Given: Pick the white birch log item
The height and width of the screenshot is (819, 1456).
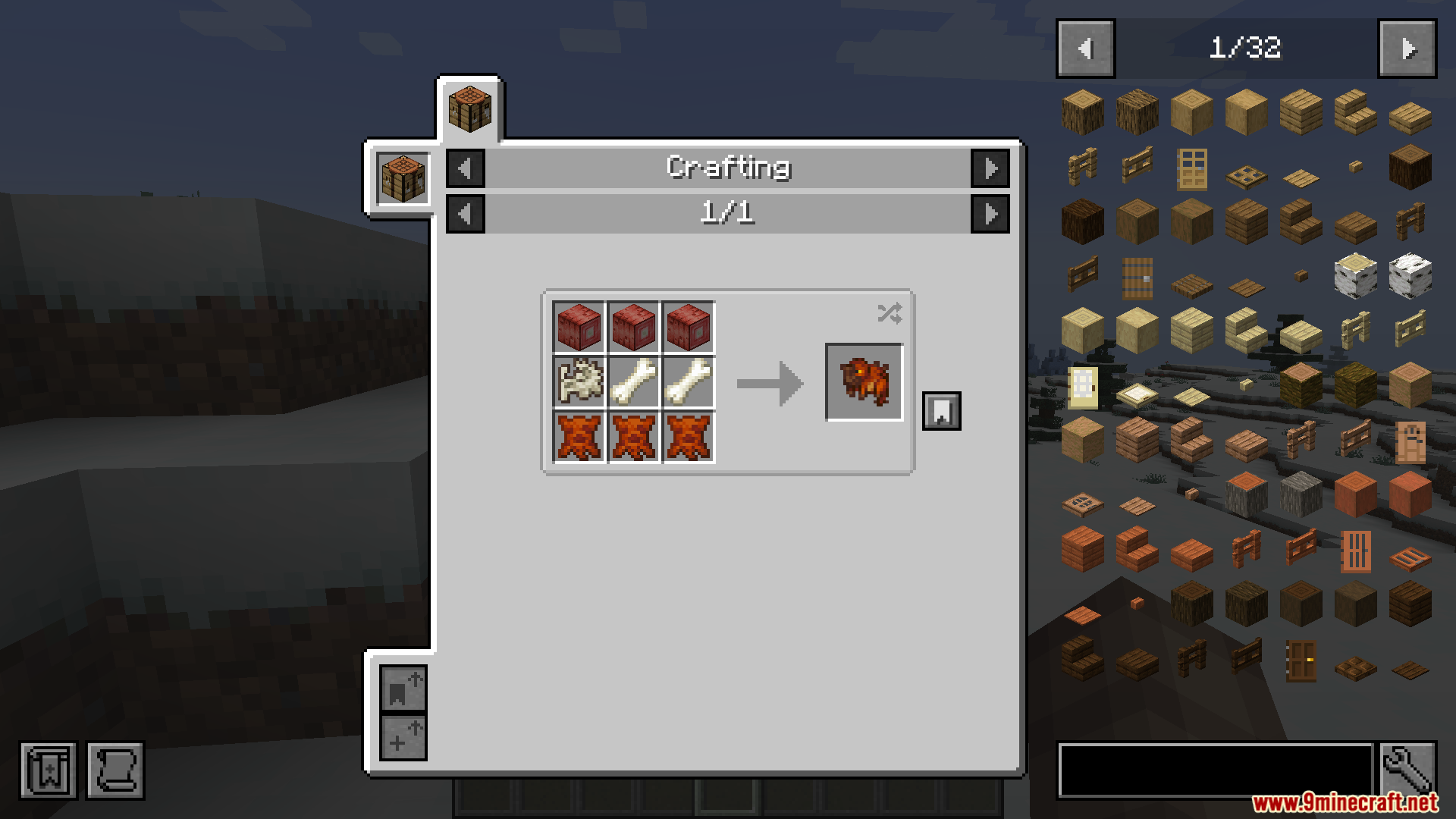Looking at the screenshot, I should point(1355,275).
